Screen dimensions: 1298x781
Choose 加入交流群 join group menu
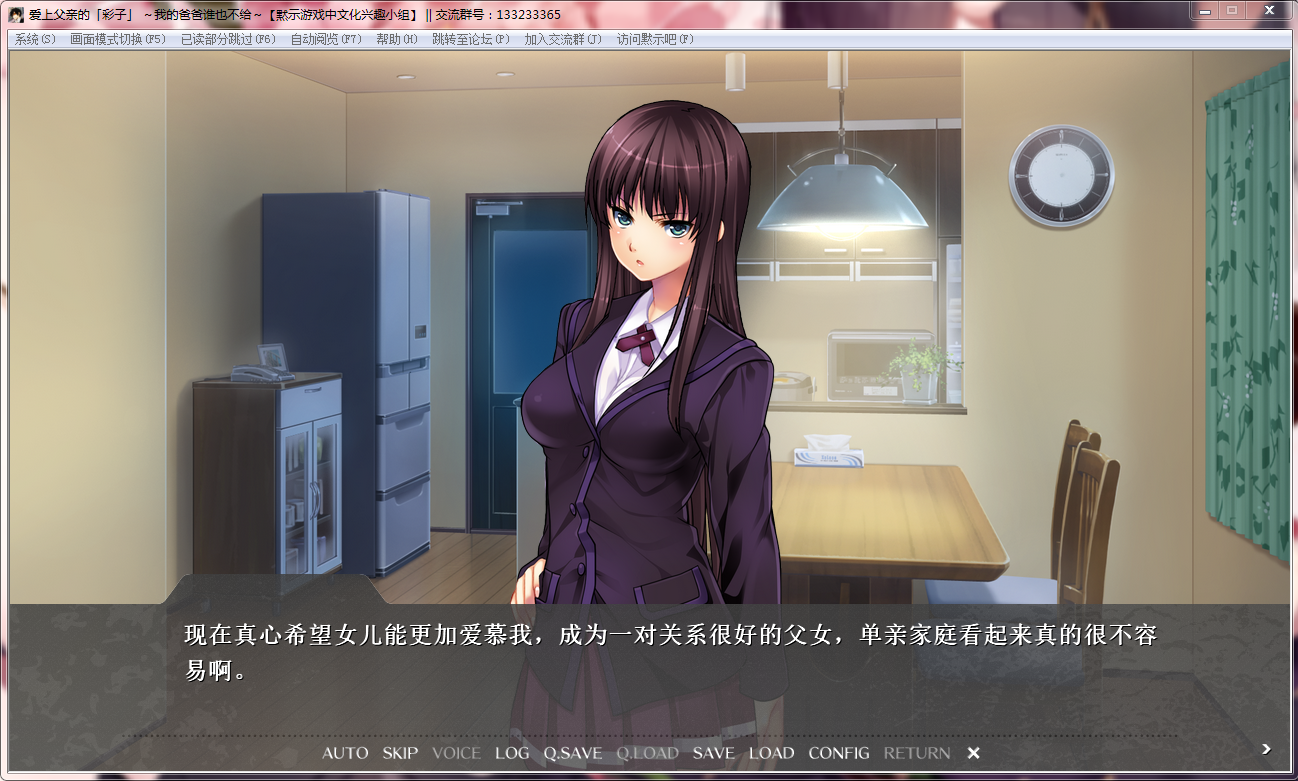pyautogui.click(x=563, y=39)
